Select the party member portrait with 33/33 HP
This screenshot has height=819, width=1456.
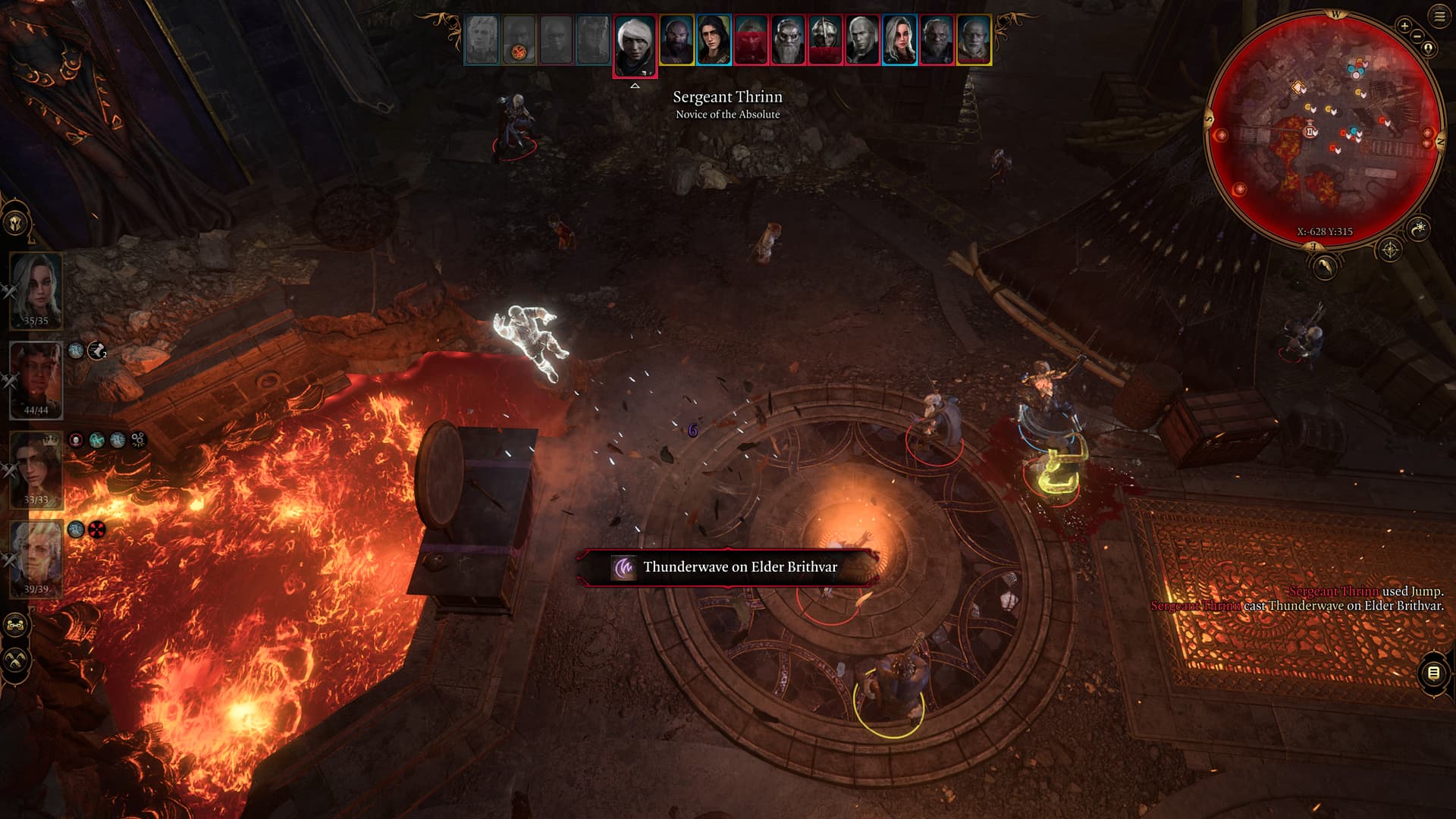click(x=36, y=467)
